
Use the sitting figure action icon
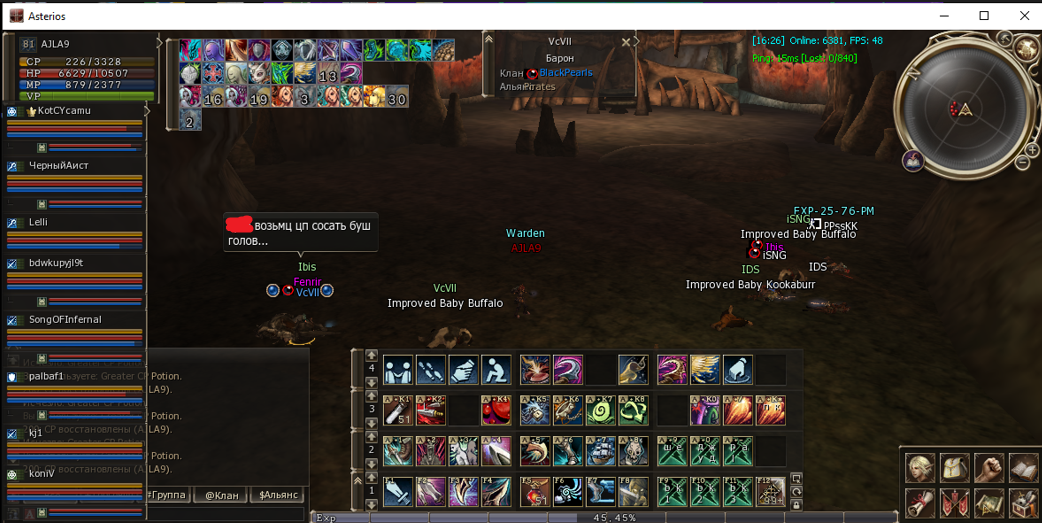tap(497, 370)
